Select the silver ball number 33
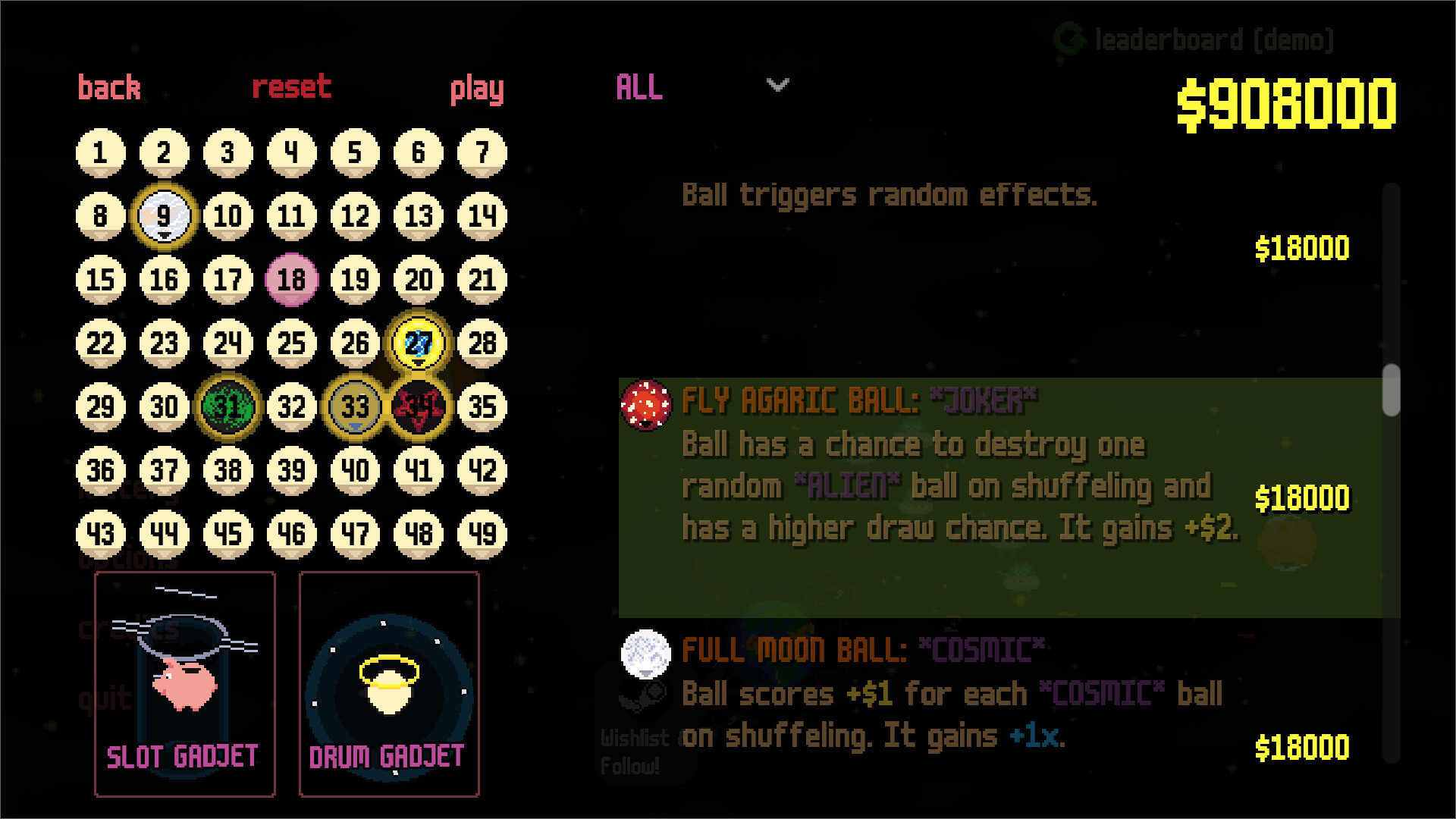Screen dimensions: 1456x819 [x=355, y=406]
